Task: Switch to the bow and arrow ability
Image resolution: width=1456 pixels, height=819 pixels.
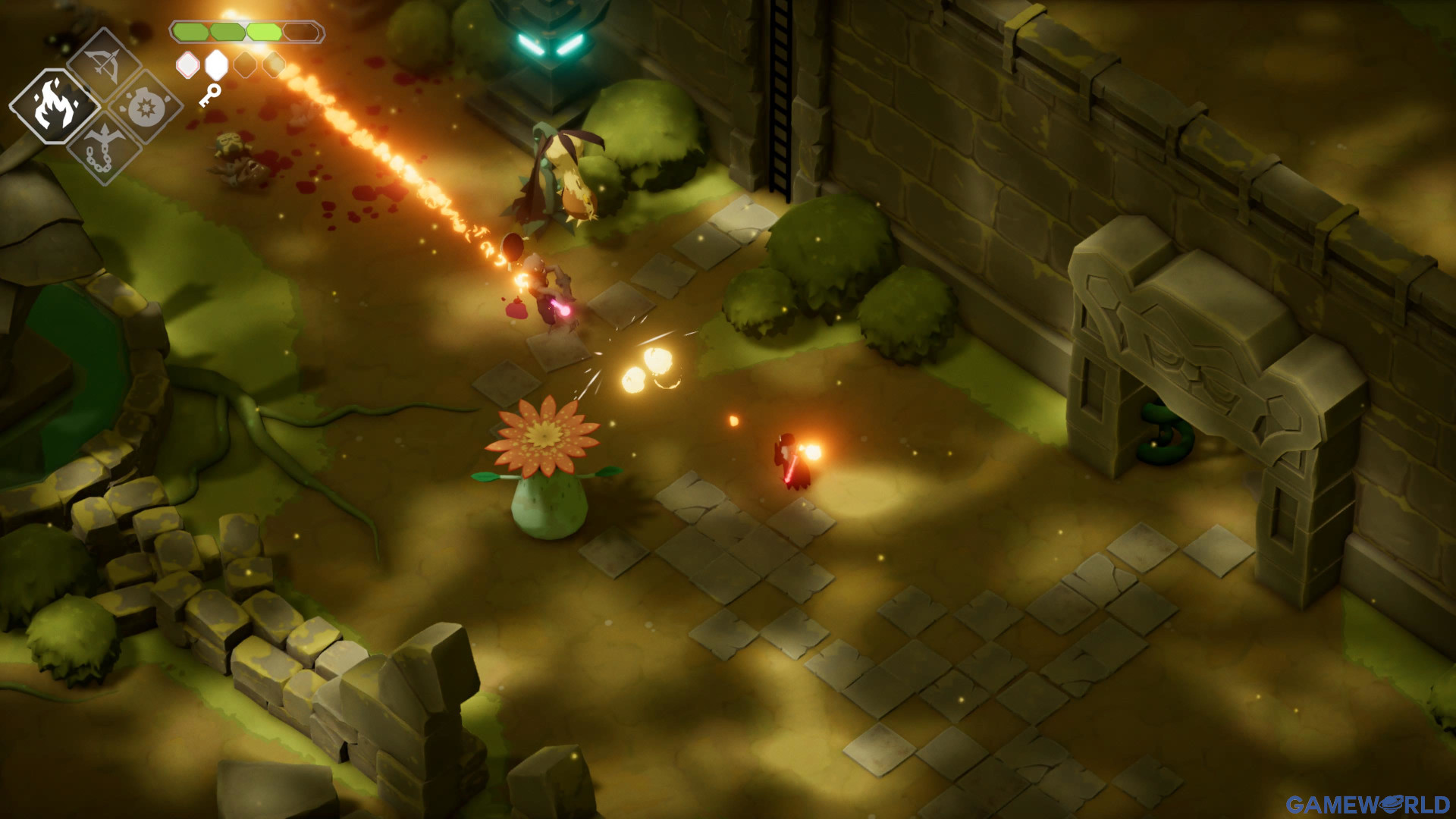Action: (104, 64)
